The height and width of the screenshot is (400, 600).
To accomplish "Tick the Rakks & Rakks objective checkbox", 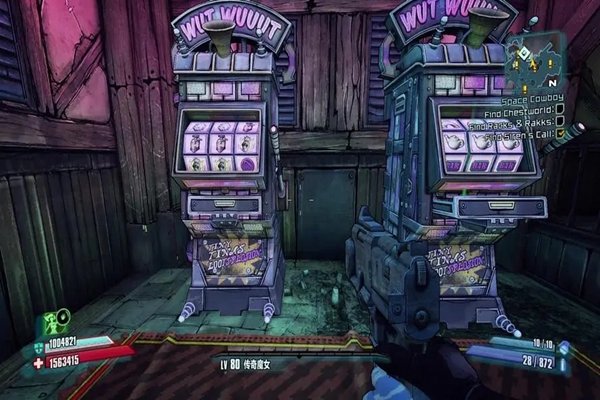I will tap(562, 122).
